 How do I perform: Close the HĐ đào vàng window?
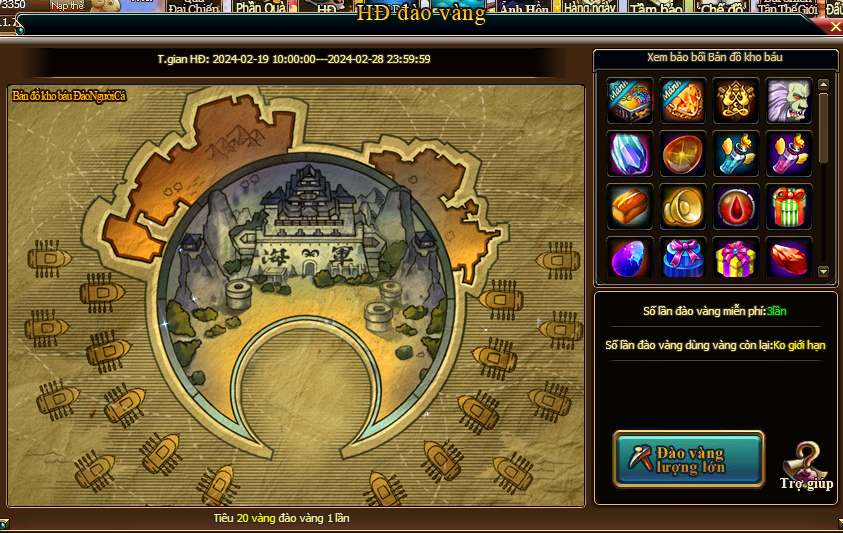tap(836, 27)
